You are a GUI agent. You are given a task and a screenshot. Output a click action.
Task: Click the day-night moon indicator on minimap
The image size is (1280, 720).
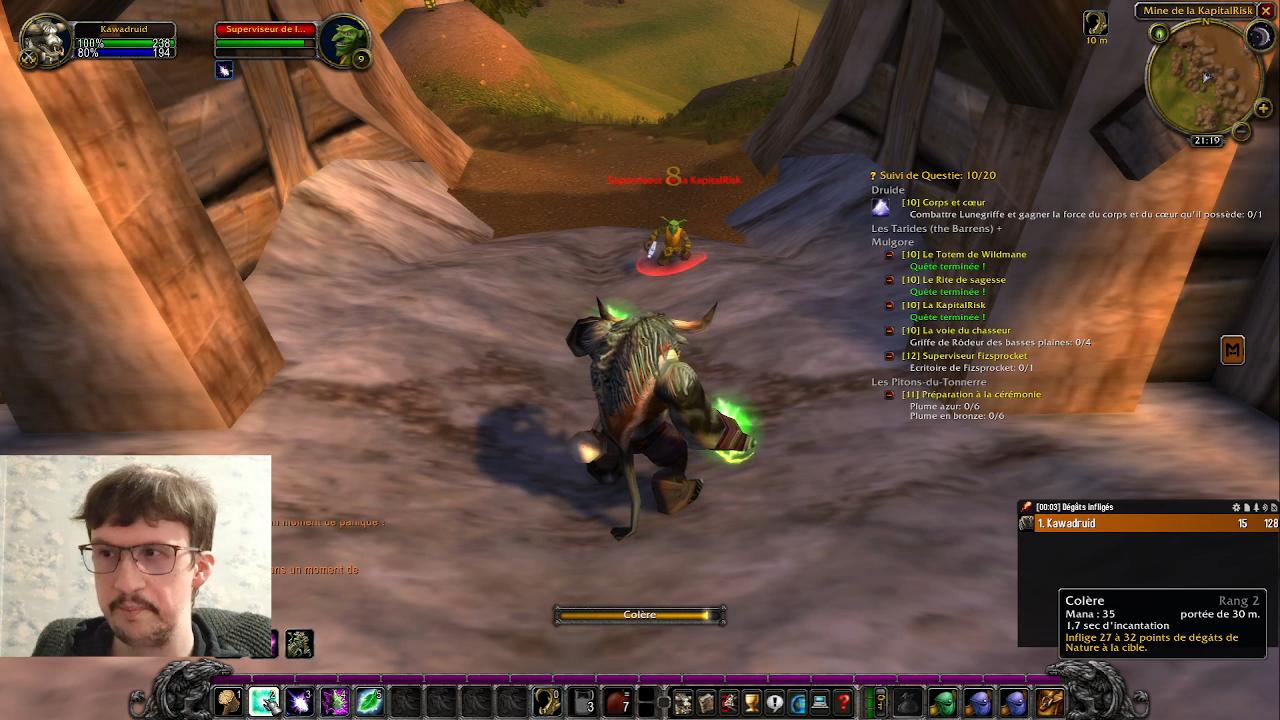click(x=1259, y=37)
